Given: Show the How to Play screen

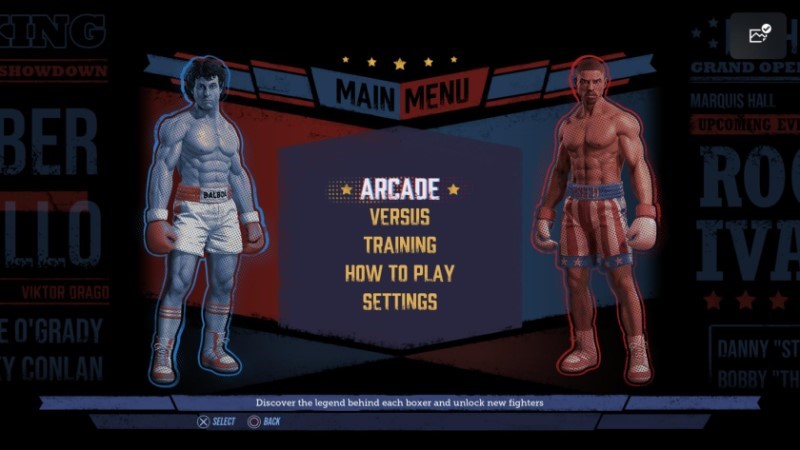Looking at the screenshot, I should click(399, 273).
